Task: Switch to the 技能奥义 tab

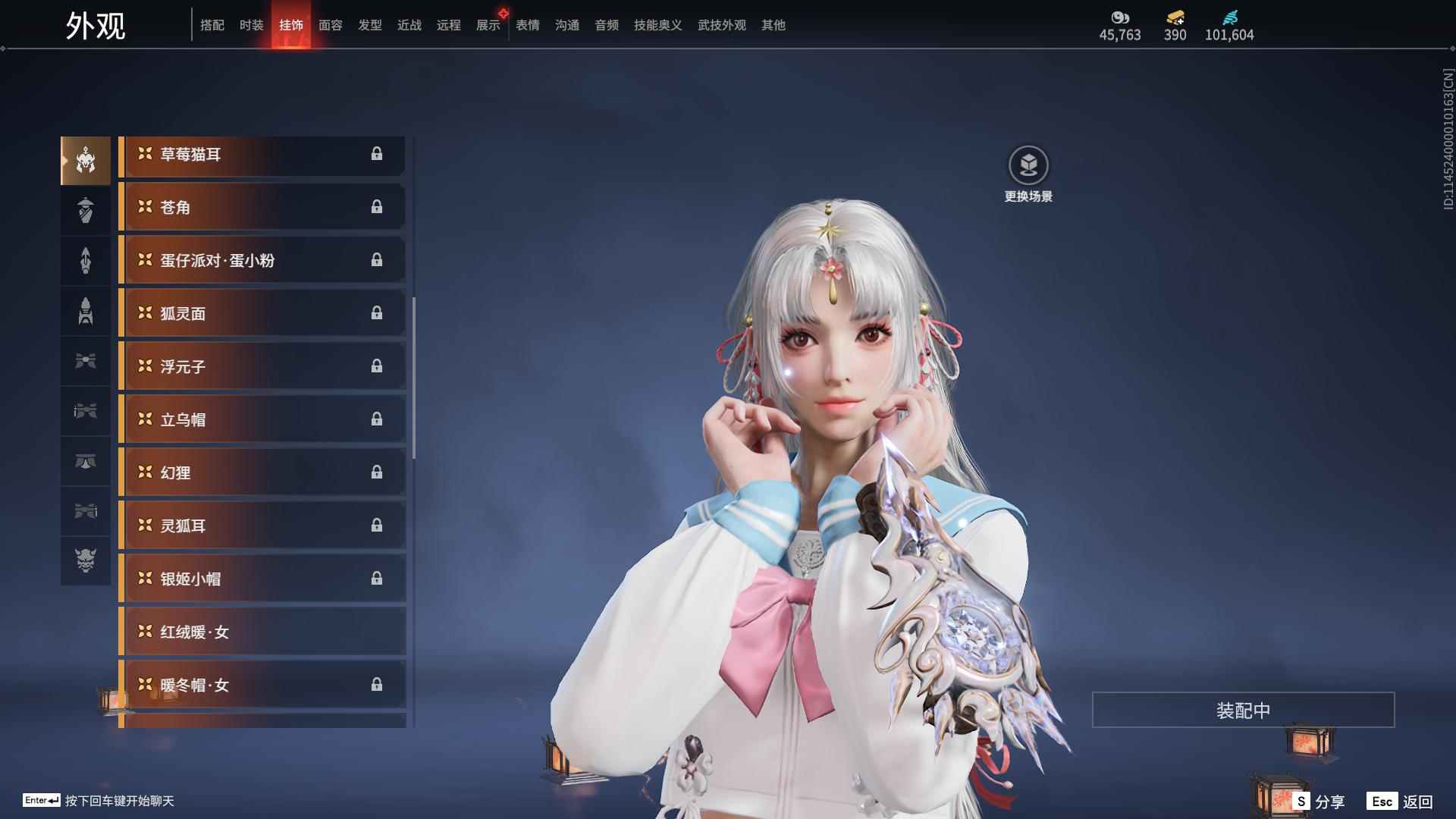Action: (x=657, y=25)
